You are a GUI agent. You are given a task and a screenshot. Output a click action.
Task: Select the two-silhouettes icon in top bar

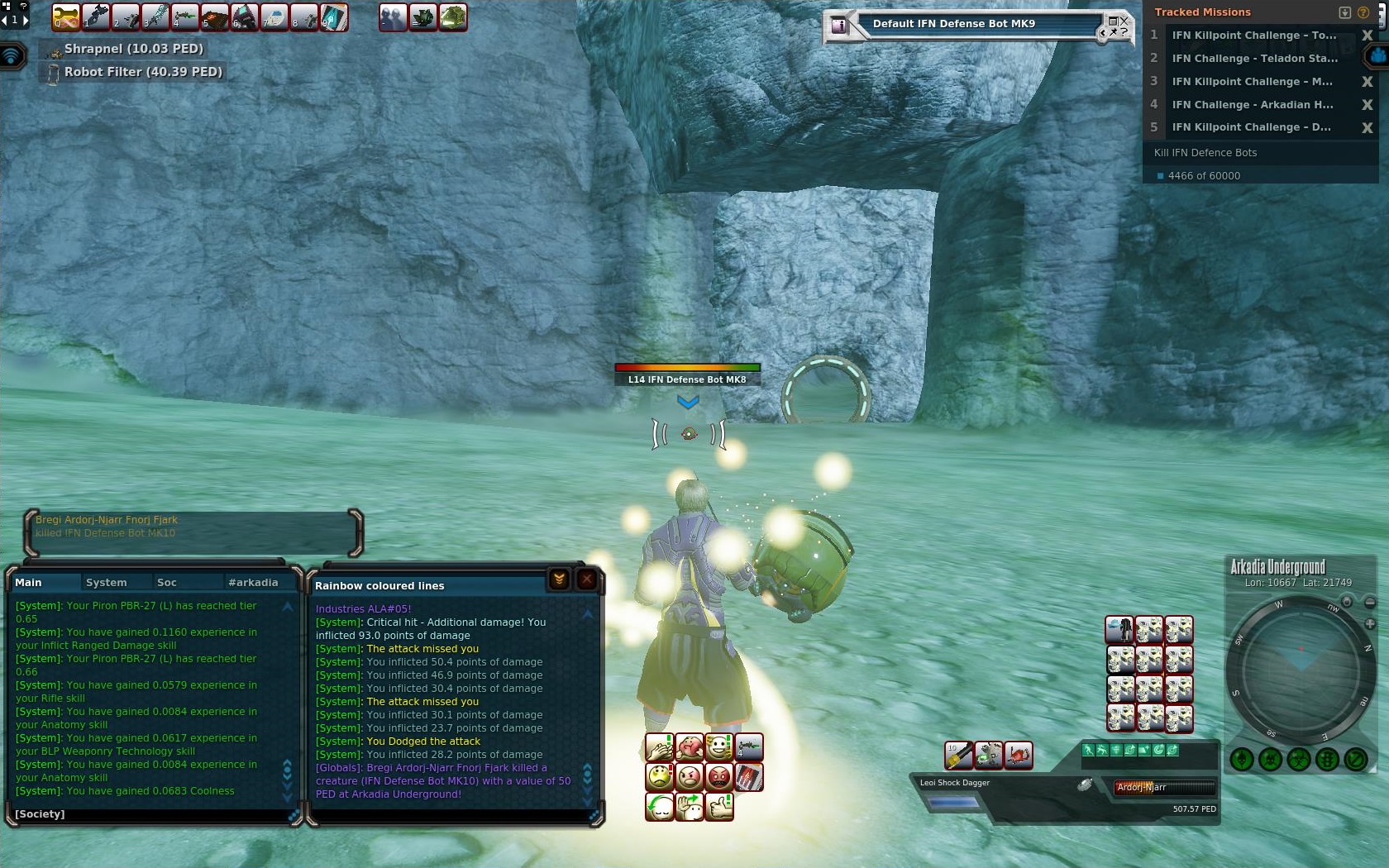(393, 17)
